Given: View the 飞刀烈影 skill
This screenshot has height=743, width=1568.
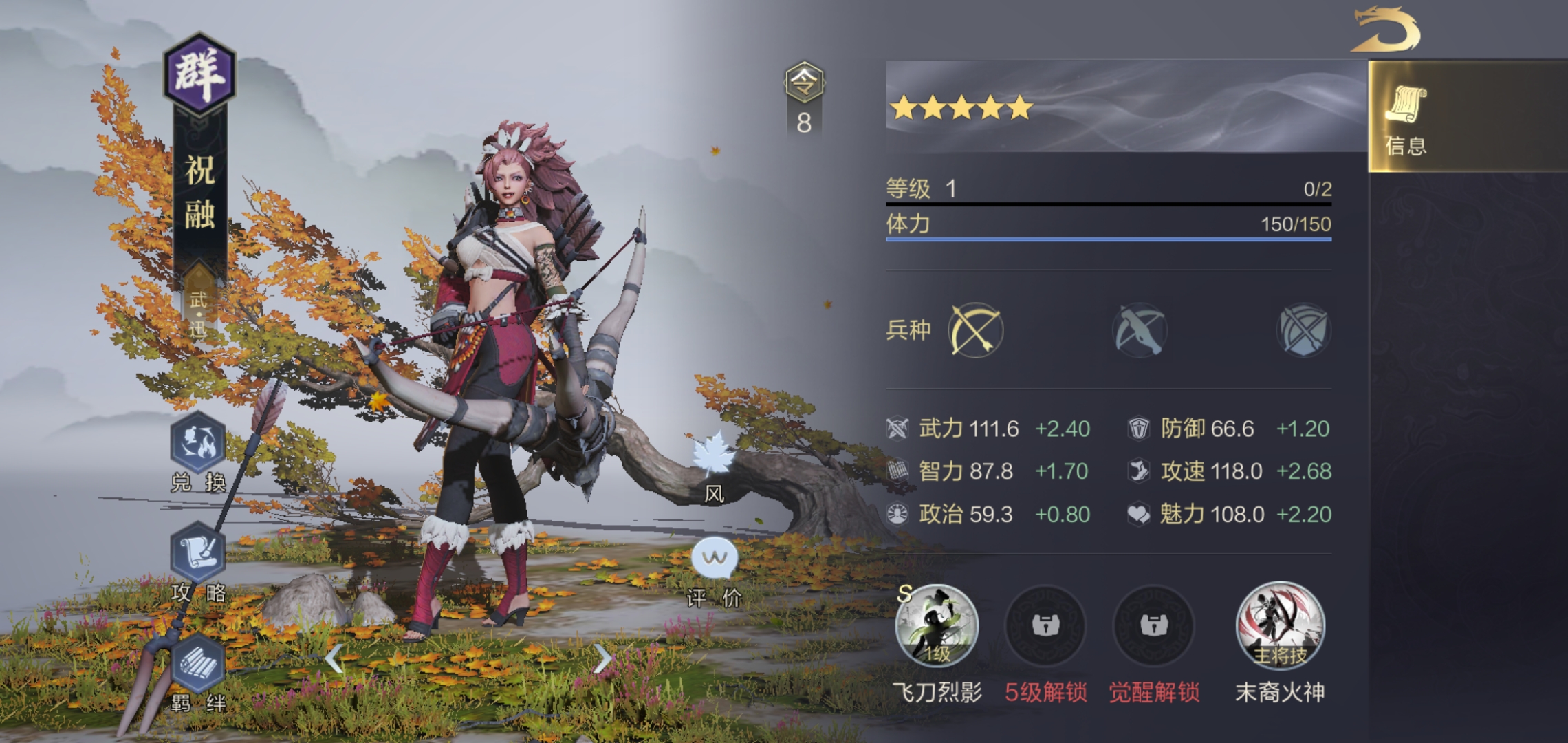Looking at the screenshot, I should click(937, 626).
